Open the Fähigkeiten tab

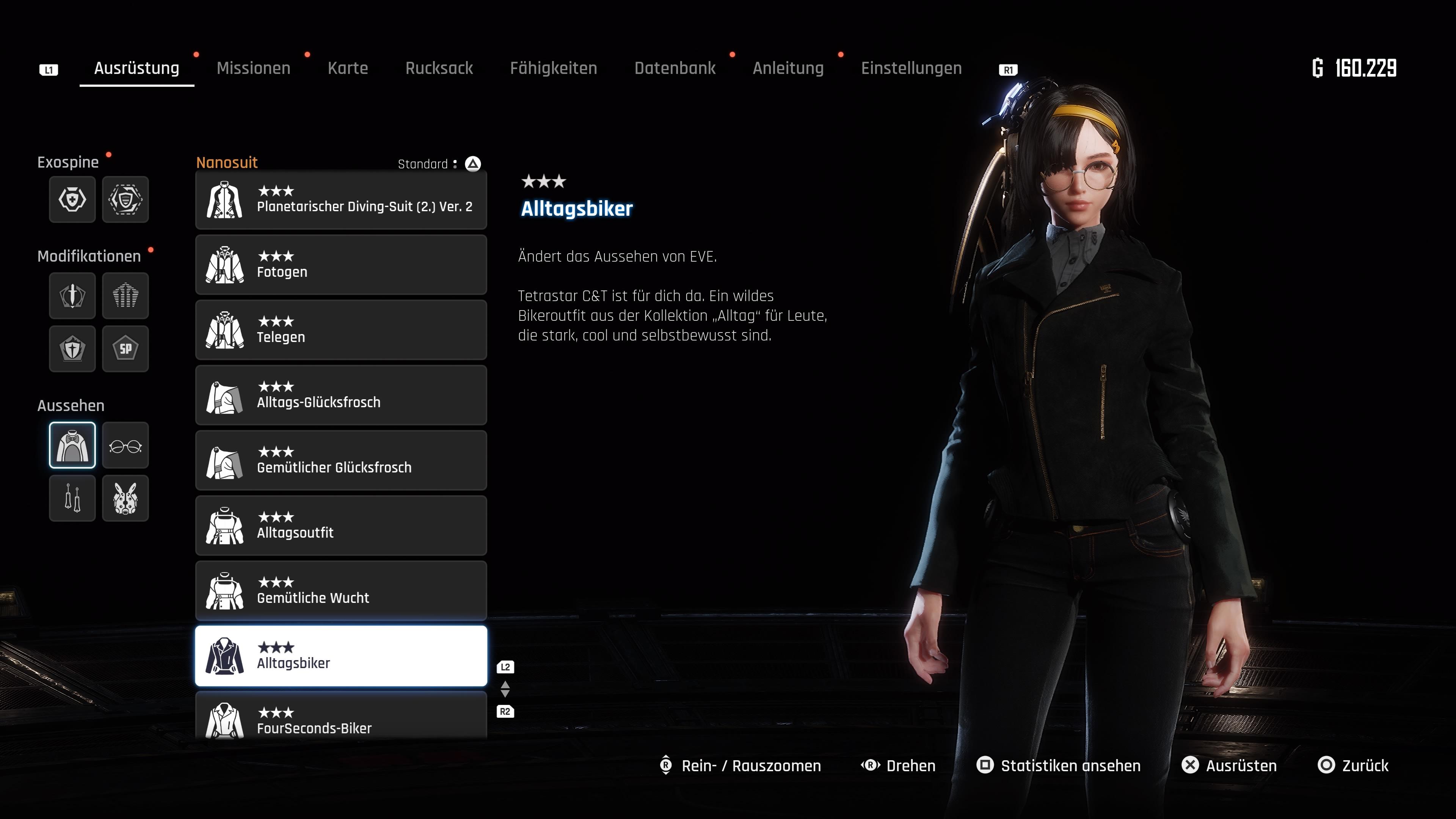[553, 68]
